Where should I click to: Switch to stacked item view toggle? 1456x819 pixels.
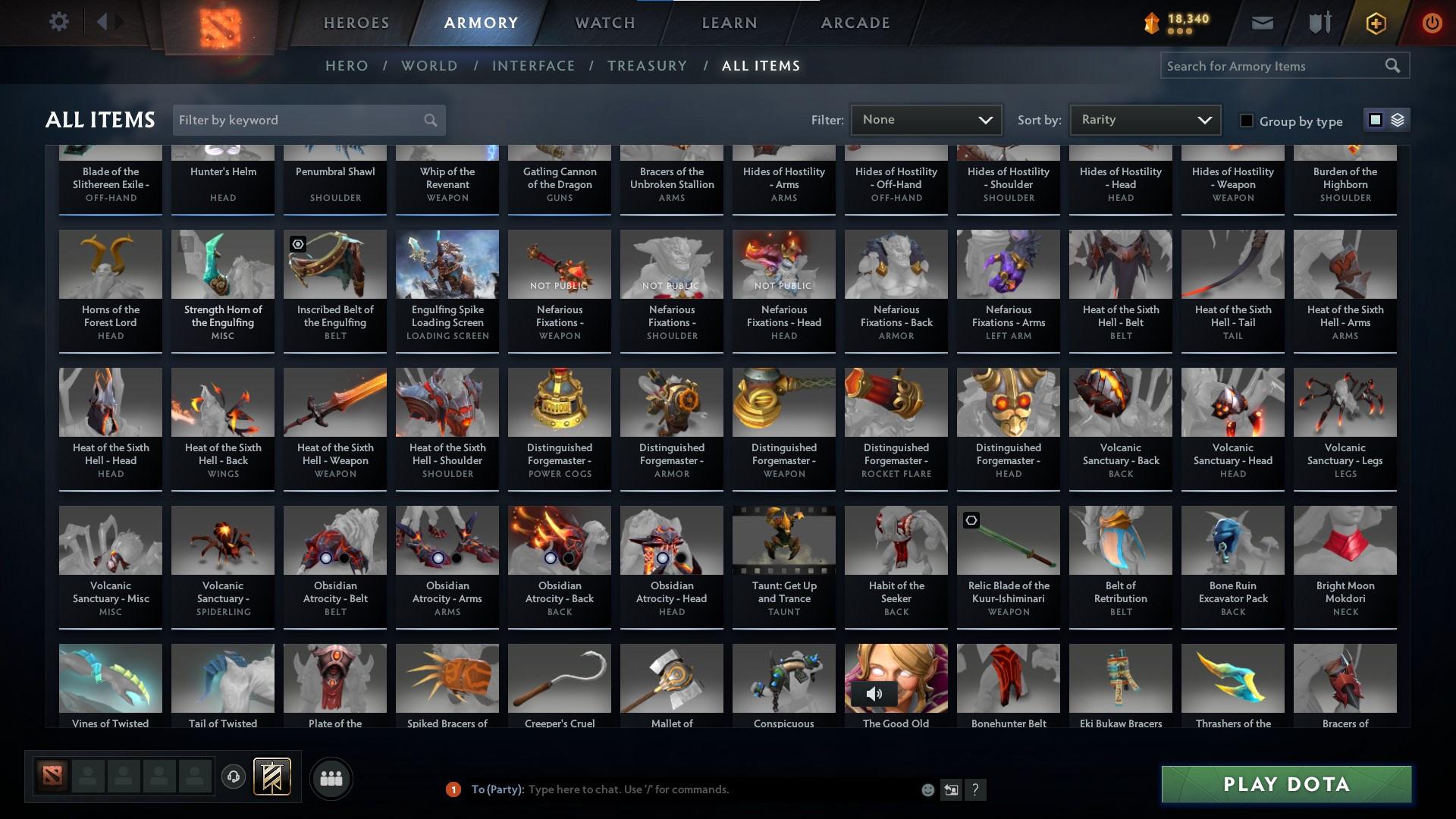[x=1396, y=120]
